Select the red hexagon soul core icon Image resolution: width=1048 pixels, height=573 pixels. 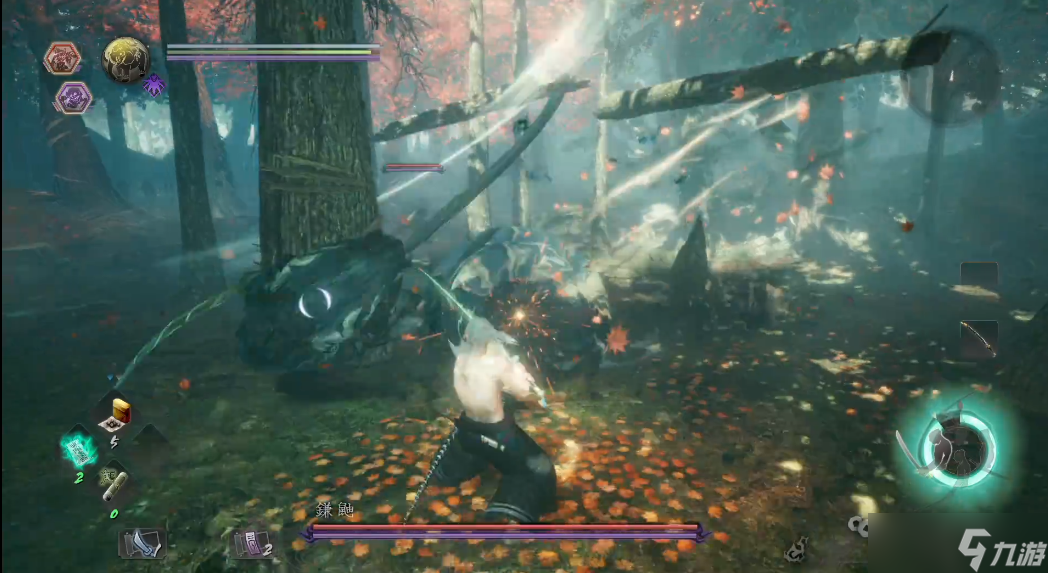coord(62,59)
